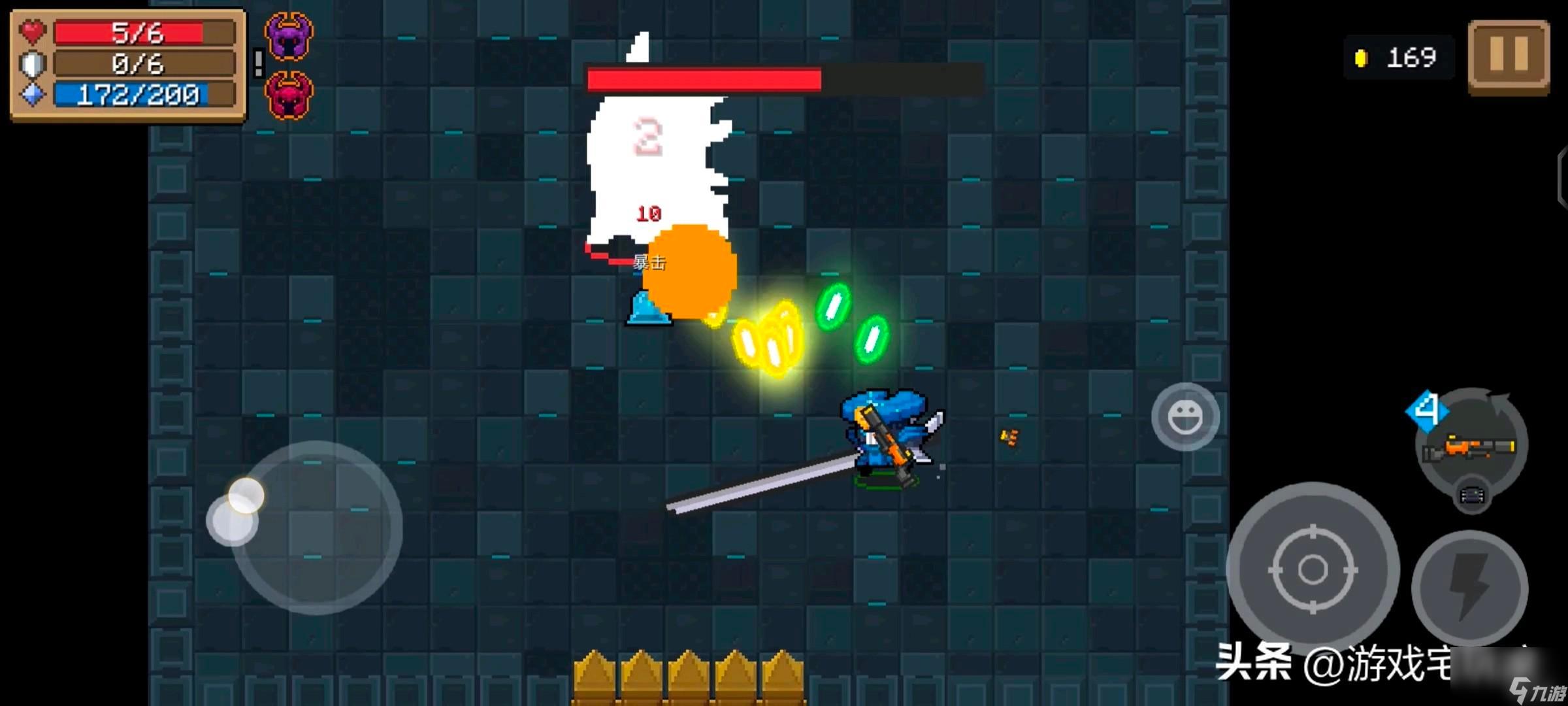The width and height of the screenshot is (1568, 706).
Task: Inspect the purple demon mask buff
Action: coord(289,37)
